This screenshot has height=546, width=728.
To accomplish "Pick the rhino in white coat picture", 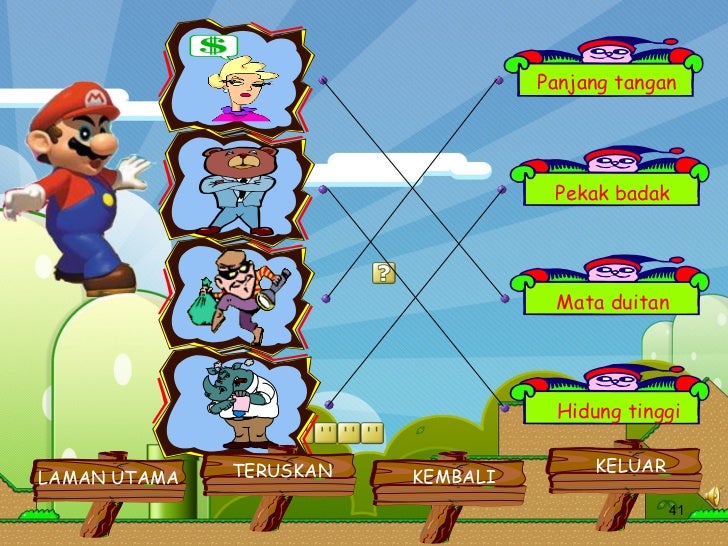I will click(x=237, y=401).
